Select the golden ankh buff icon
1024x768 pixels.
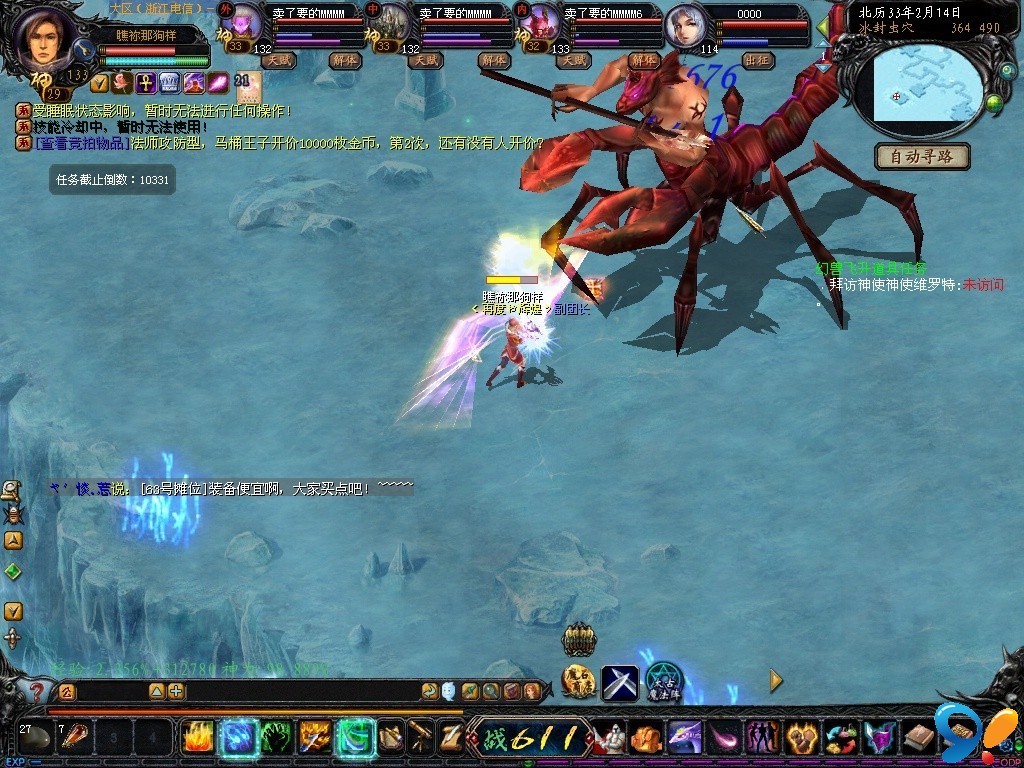click(144, 83)
